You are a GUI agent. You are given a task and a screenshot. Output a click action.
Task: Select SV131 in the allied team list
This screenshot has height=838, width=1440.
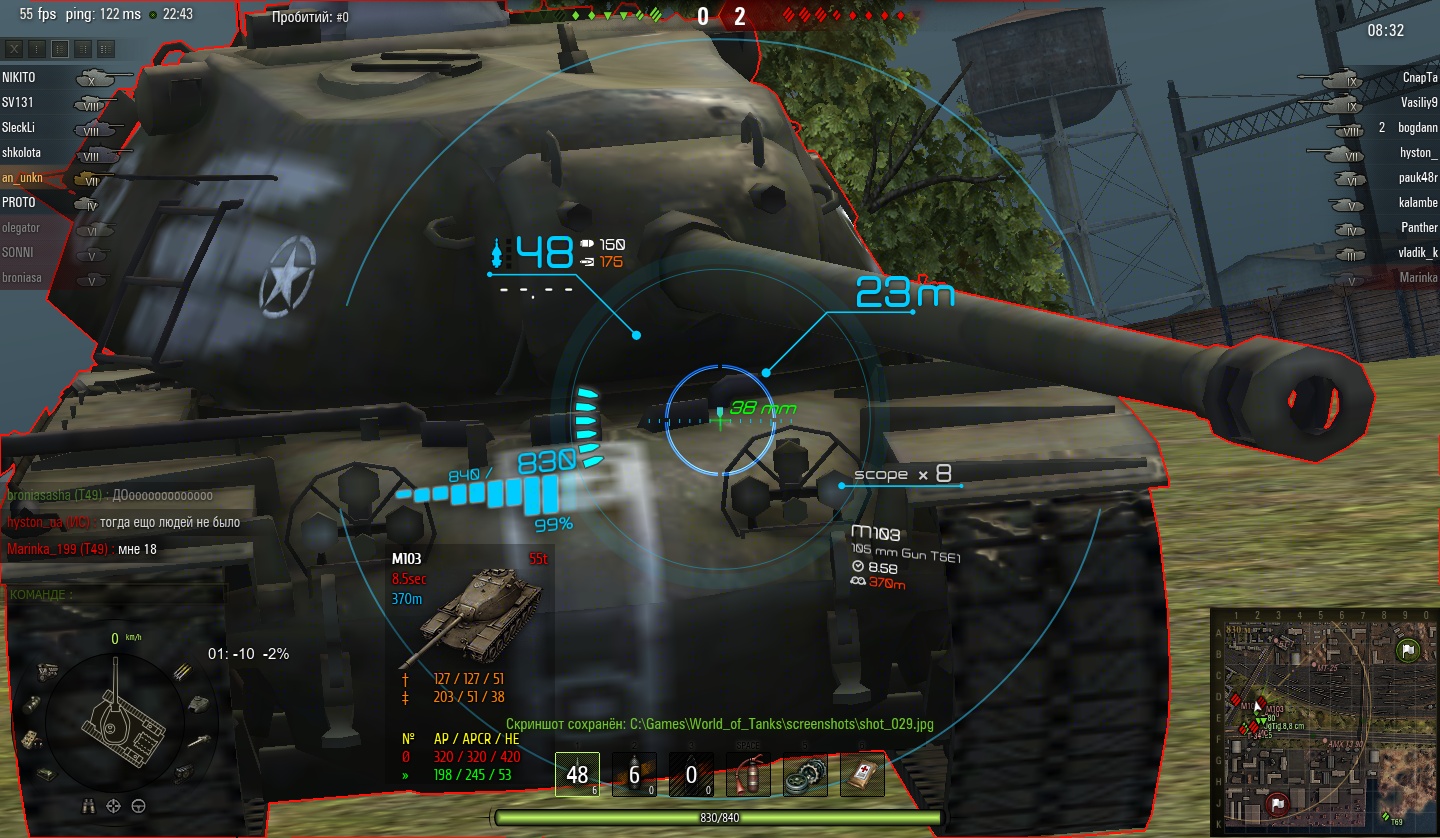coord(17,102)
